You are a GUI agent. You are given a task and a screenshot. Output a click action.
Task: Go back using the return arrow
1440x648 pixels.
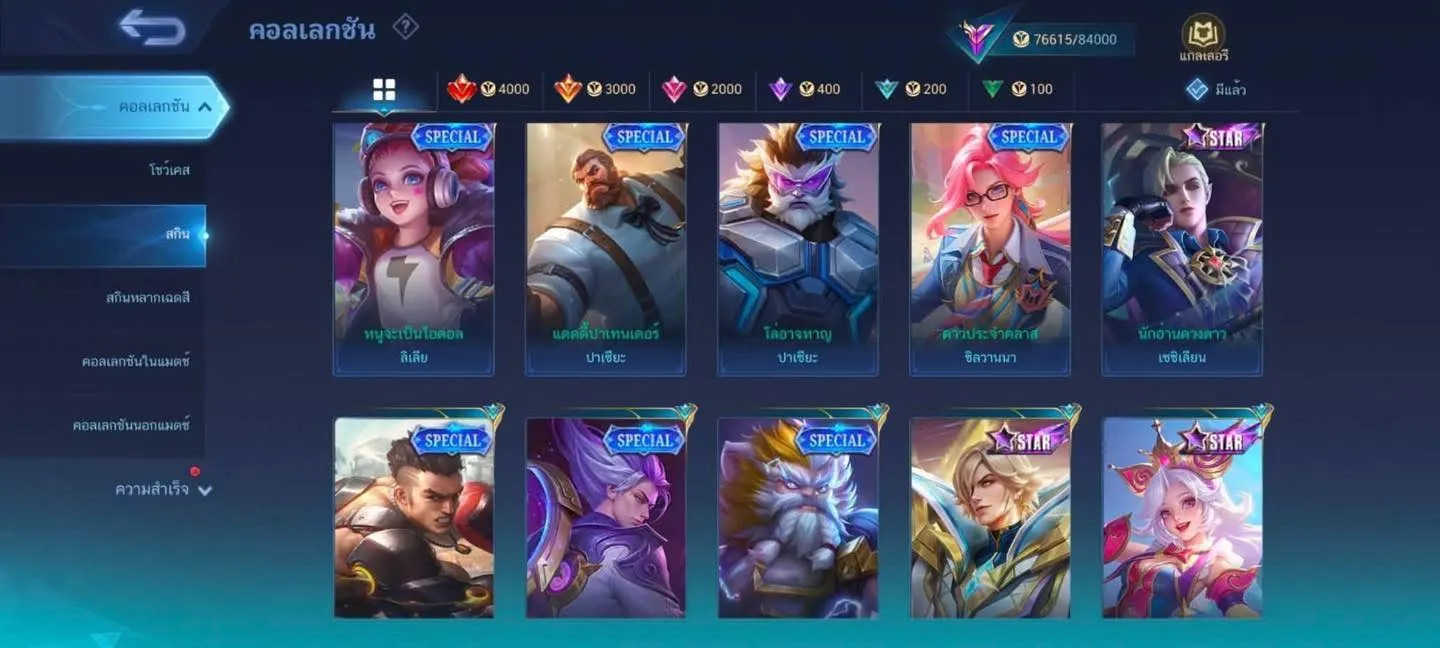(x=152, y=28)
